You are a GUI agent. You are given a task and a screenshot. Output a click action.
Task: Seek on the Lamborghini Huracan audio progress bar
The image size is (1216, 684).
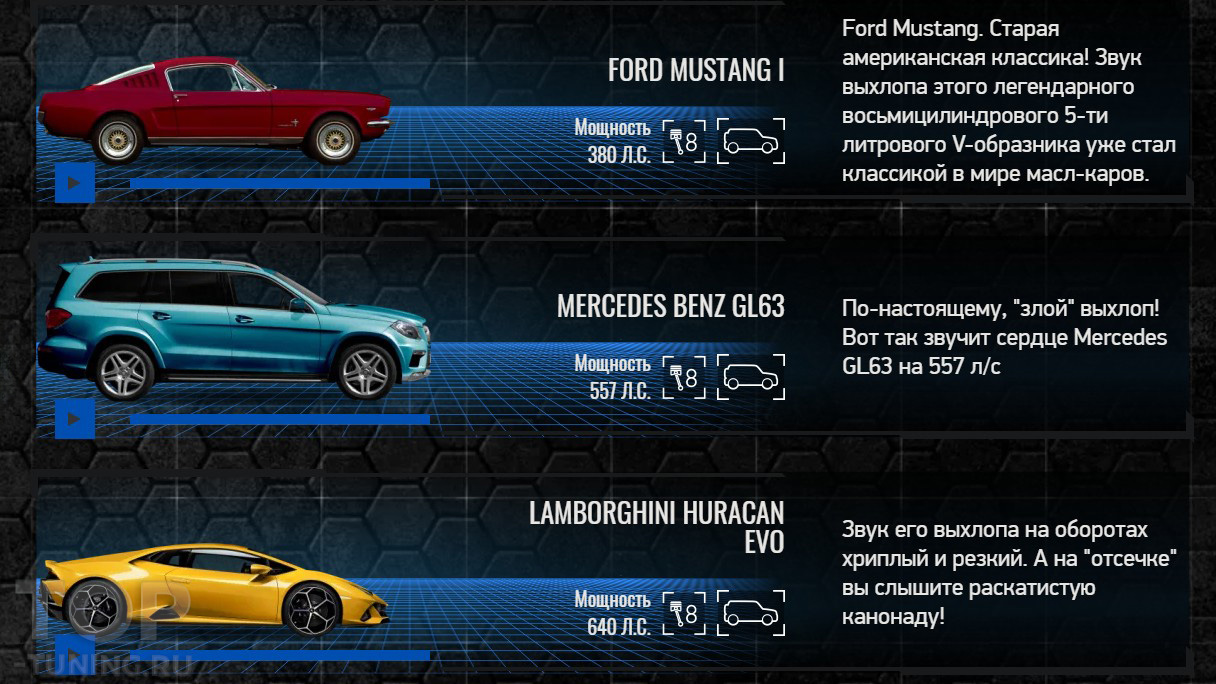(x=279, y=655)
